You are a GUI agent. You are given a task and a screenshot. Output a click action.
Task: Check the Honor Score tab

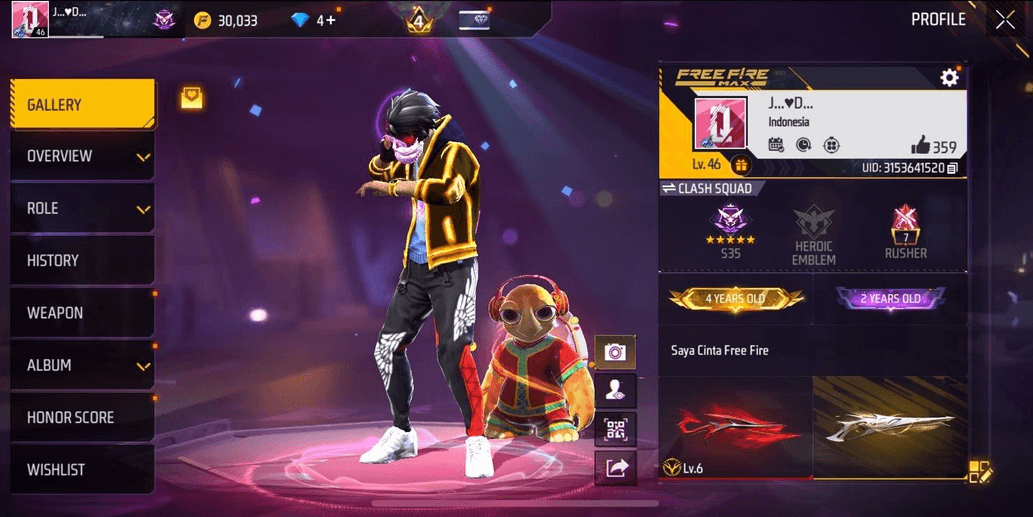pyautogui.click(x=82, y=417)
